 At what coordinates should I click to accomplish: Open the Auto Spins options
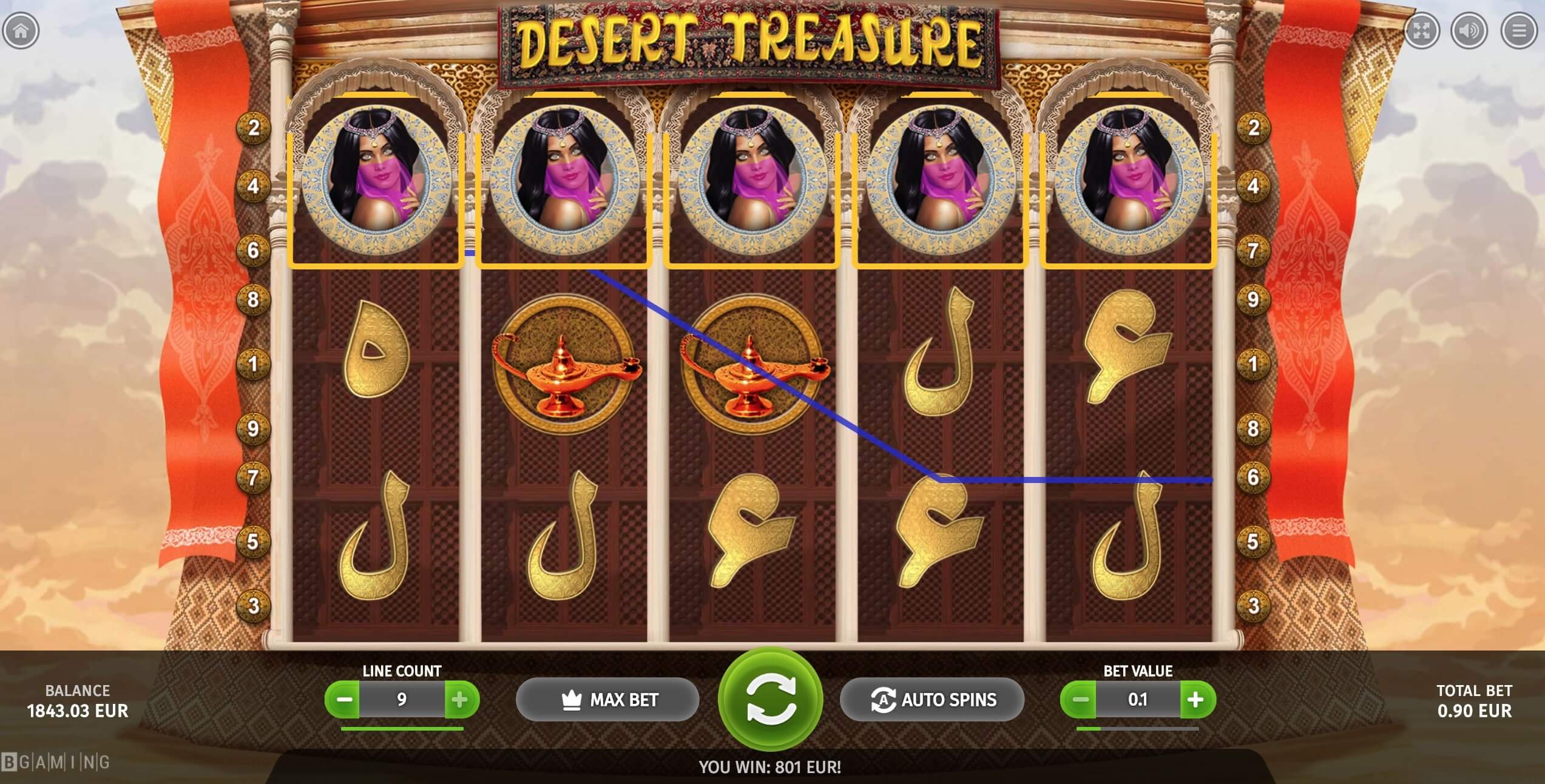(932, 700)
